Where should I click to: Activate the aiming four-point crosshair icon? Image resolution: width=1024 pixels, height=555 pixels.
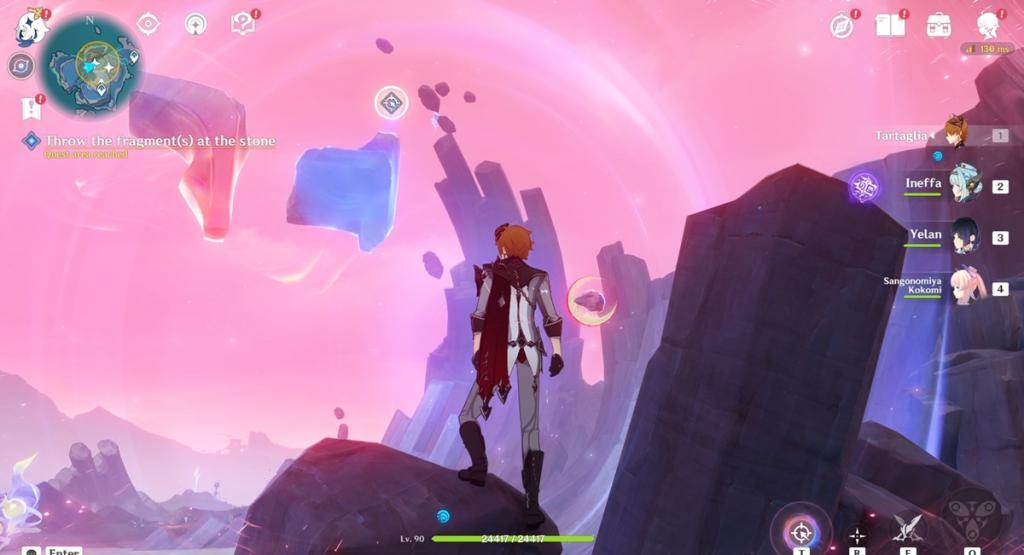(857, 534)
